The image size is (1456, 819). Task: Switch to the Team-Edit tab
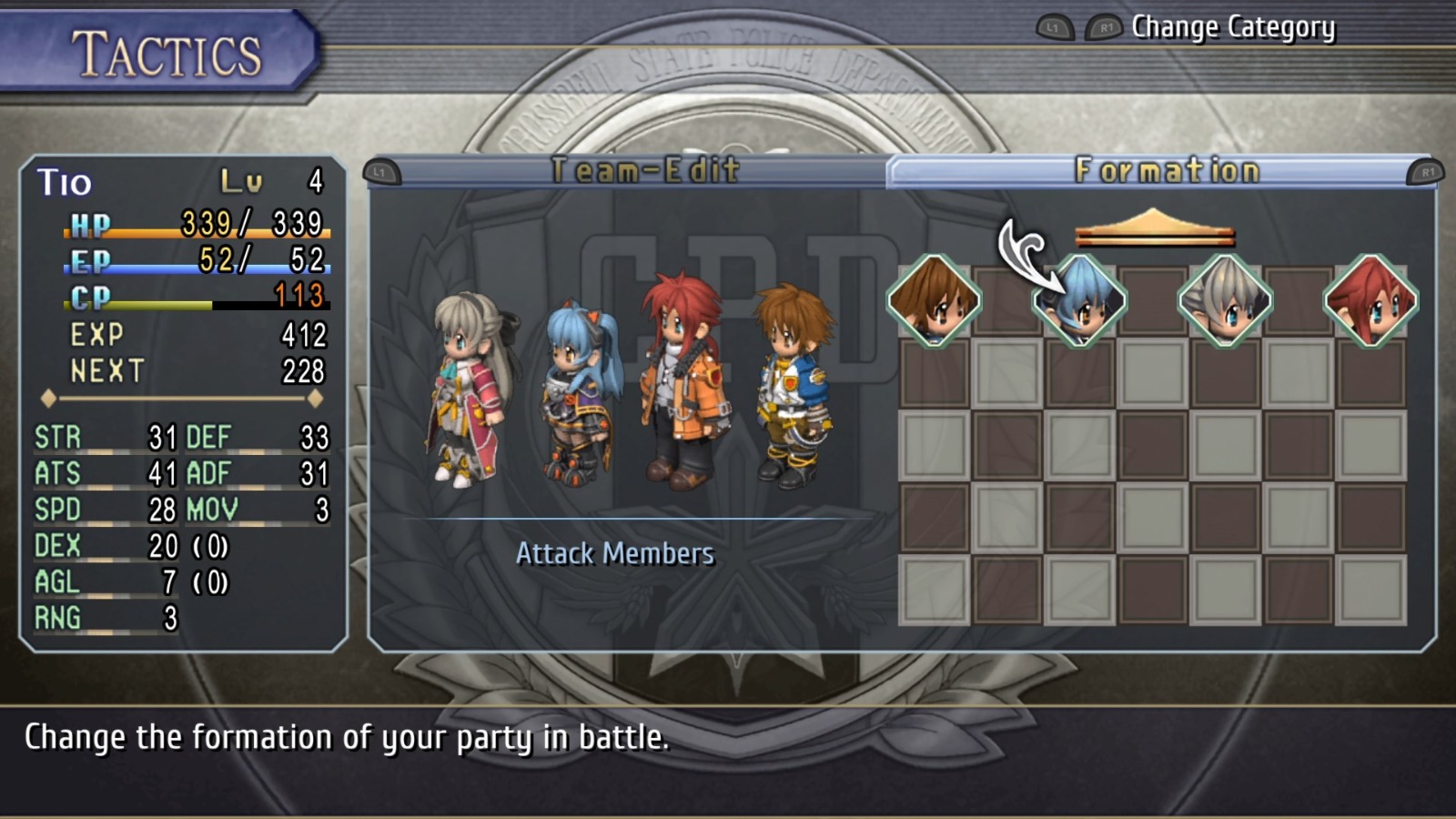click(646, 168)
